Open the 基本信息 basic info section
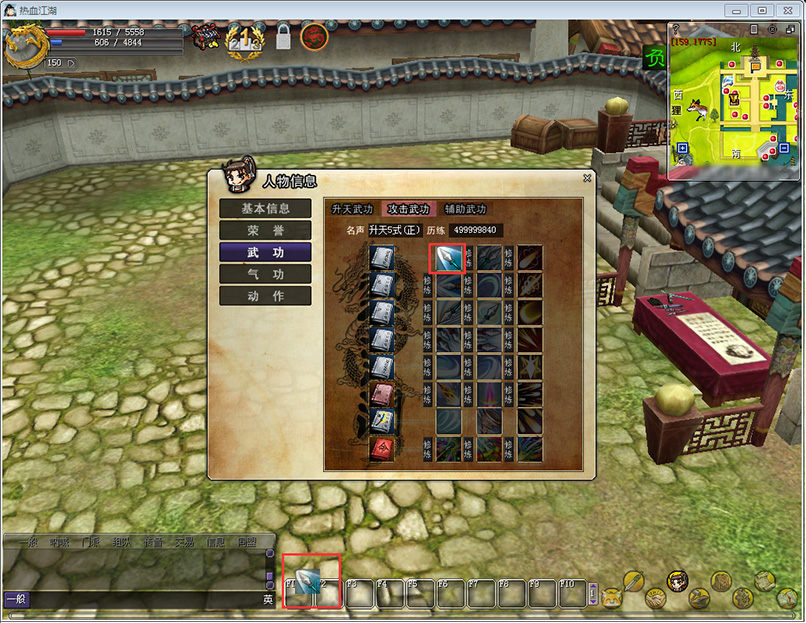Image resolution: width=806 pixels, height=623 pixels. coord(265,209)
